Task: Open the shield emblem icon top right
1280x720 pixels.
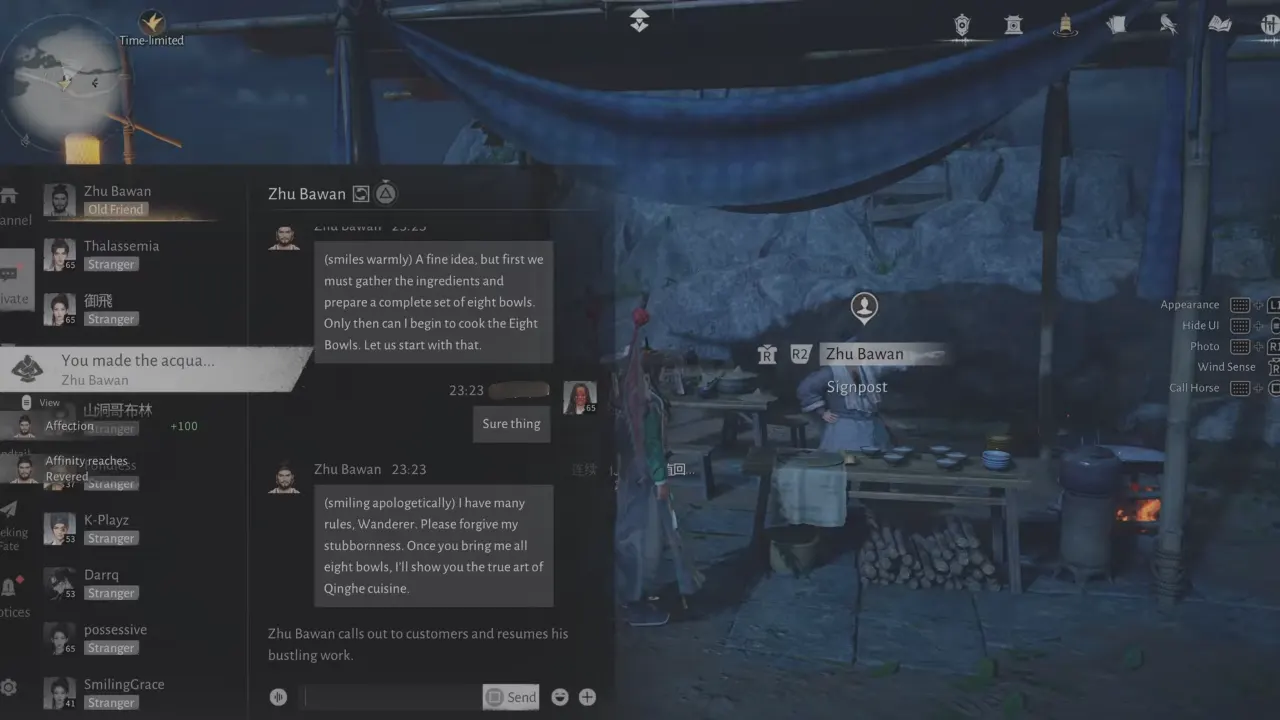Action: coord(961,27)
